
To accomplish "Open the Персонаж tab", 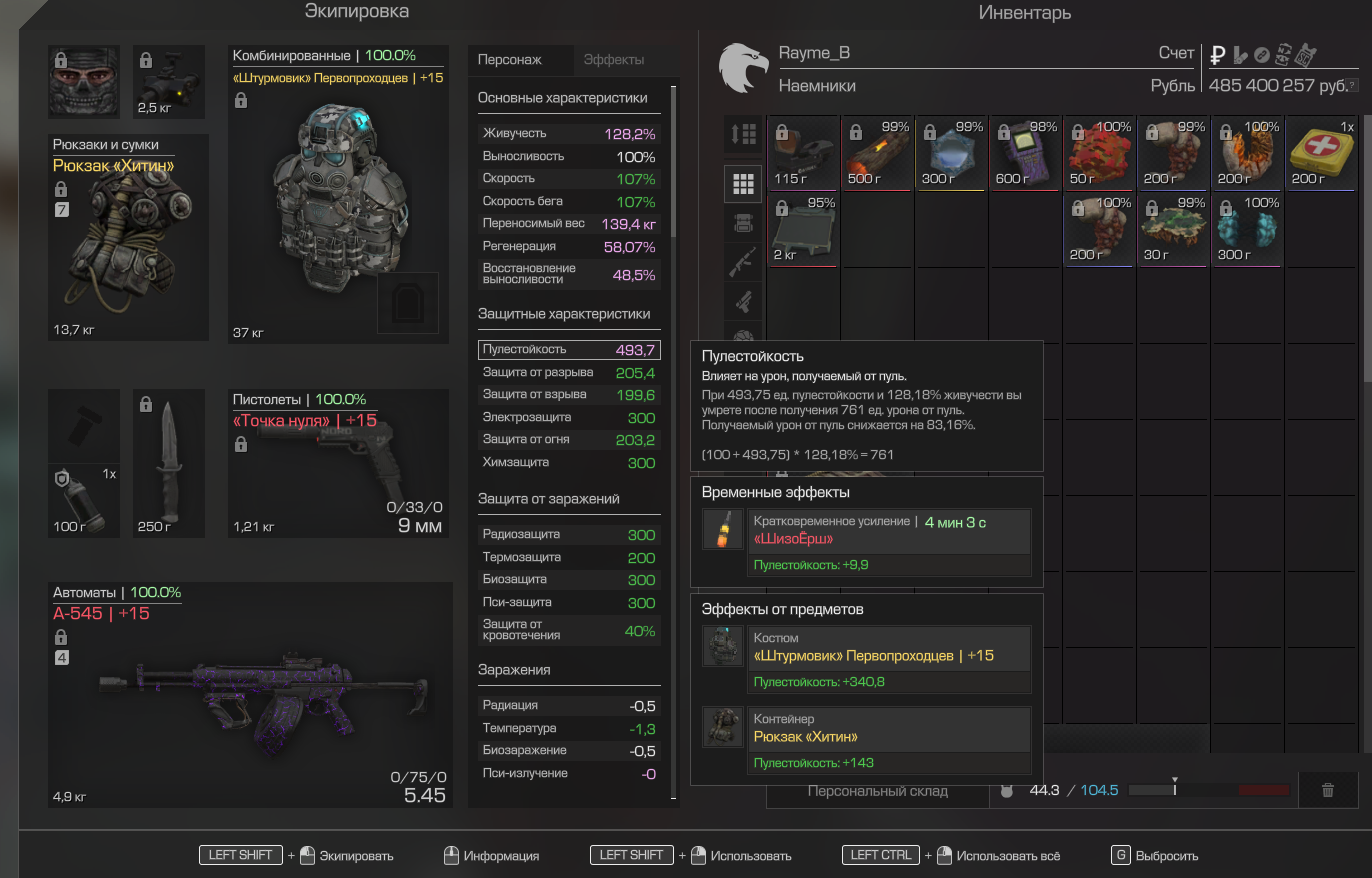I will (x=510, y=60).
